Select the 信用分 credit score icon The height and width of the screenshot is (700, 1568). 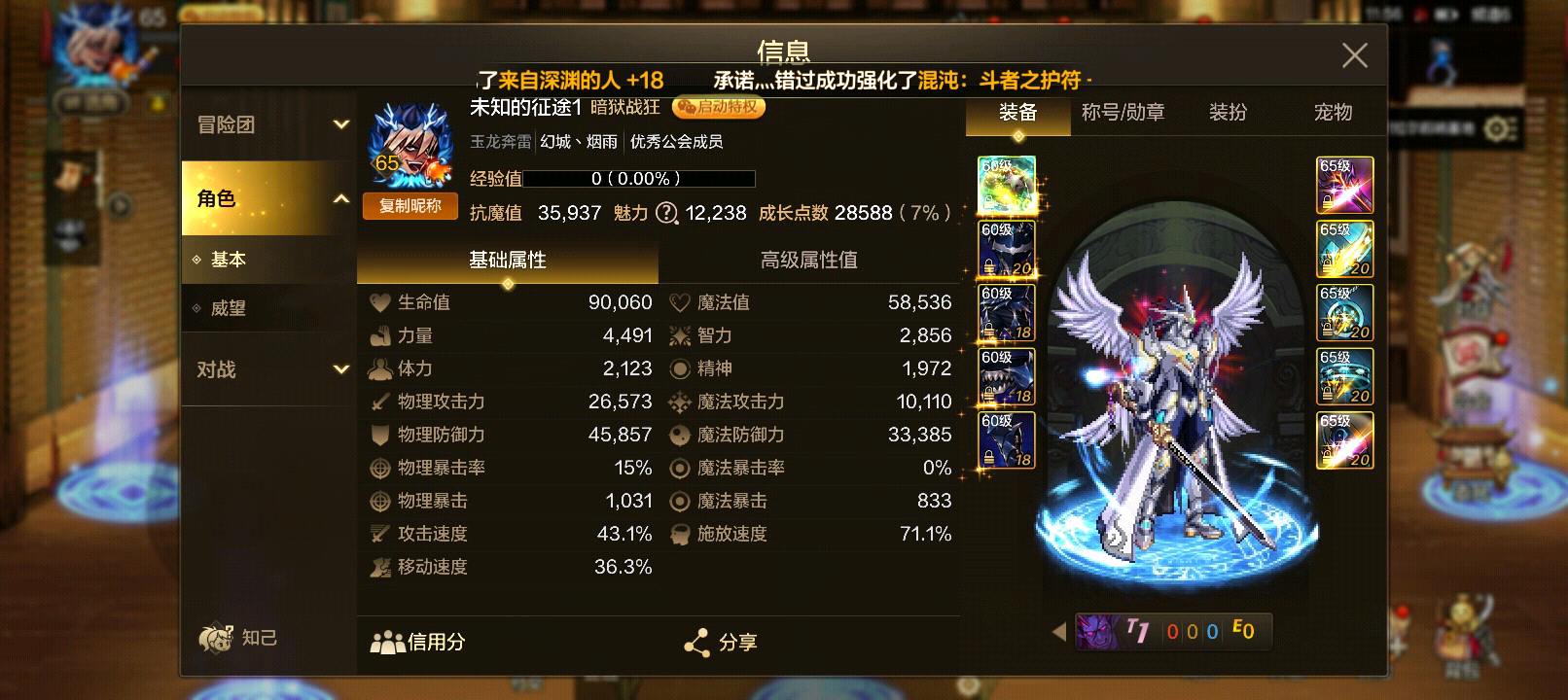point(387,642)
